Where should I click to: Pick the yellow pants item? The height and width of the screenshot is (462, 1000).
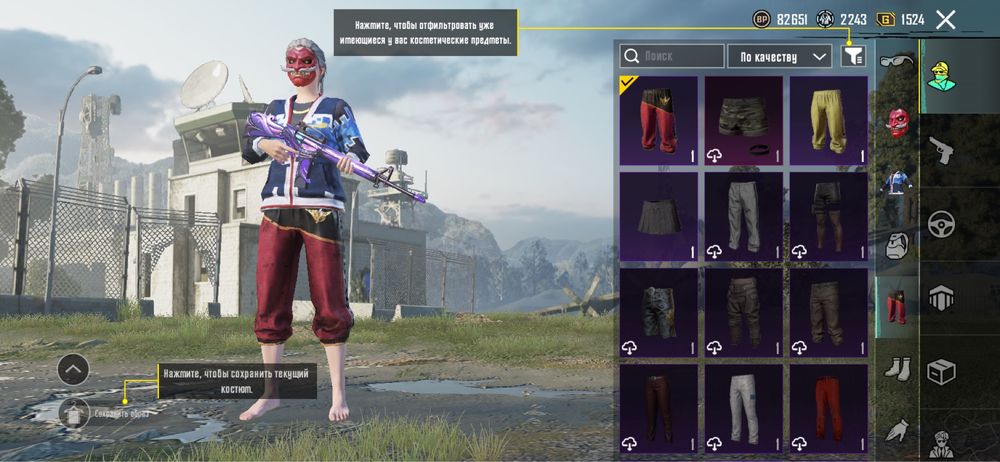828,120
